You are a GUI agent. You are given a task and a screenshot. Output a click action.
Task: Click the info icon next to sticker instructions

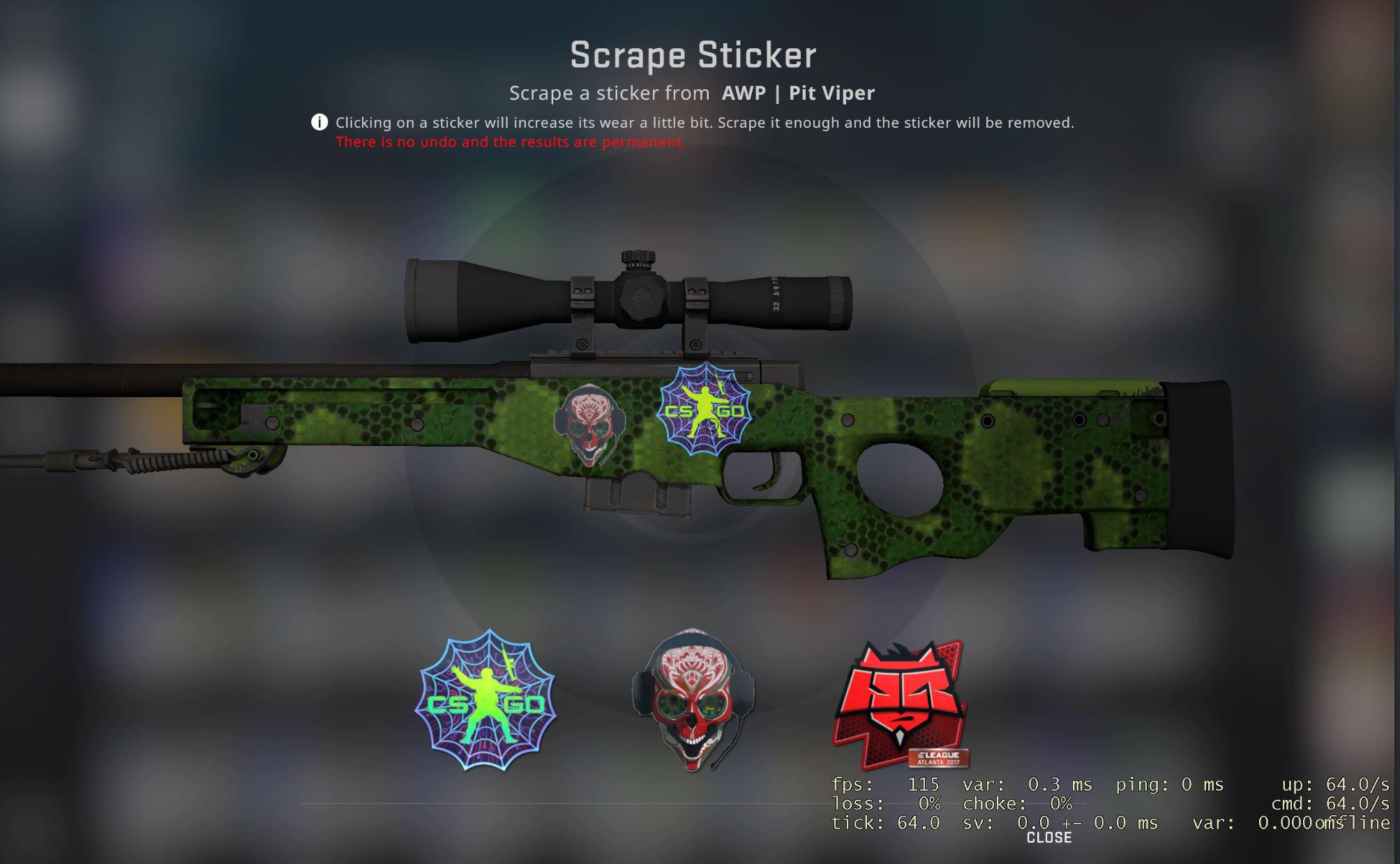[x=318, y=122]
